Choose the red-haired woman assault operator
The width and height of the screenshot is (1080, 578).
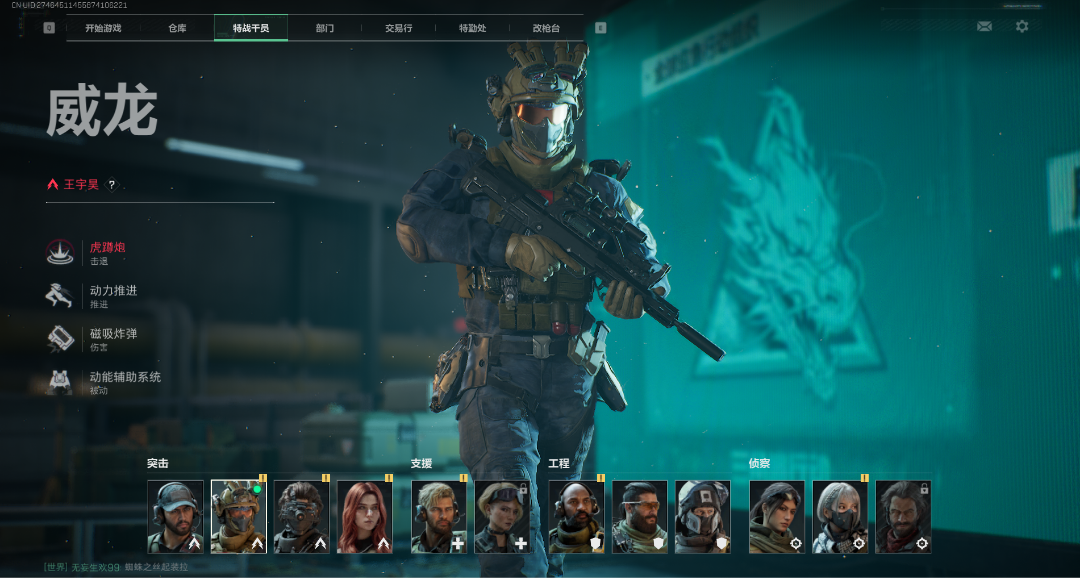(x=365, y=516)
